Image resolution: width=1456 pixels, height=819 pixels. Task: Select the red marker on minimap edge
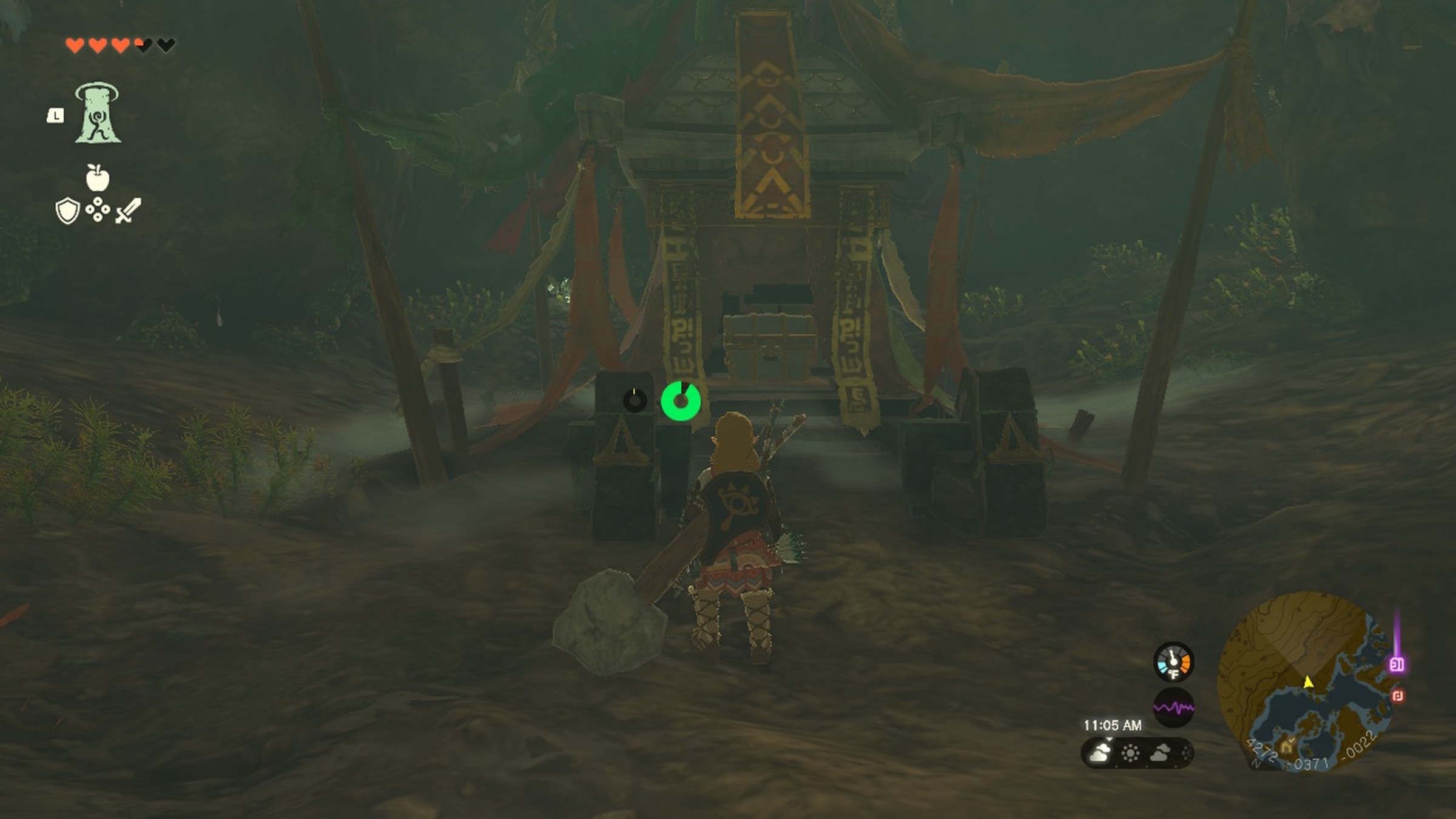click(x=1398, y=696)
